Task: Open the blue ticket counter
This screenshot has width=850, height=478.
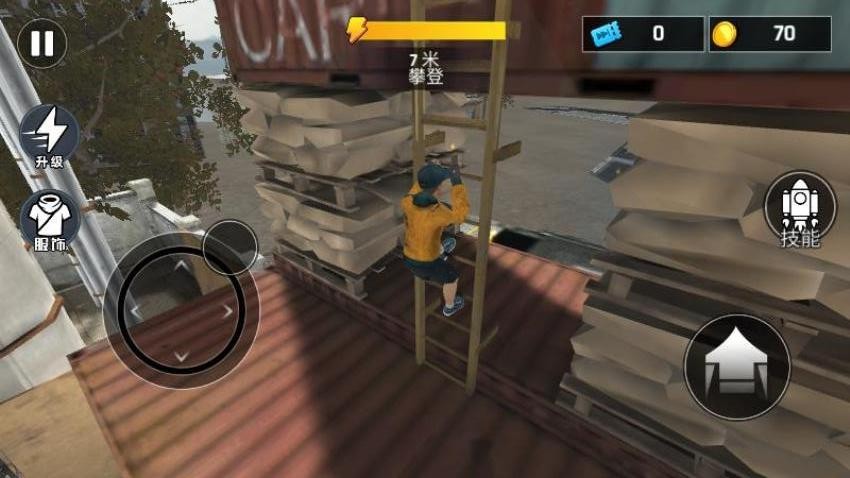Action: click(642, 34)
